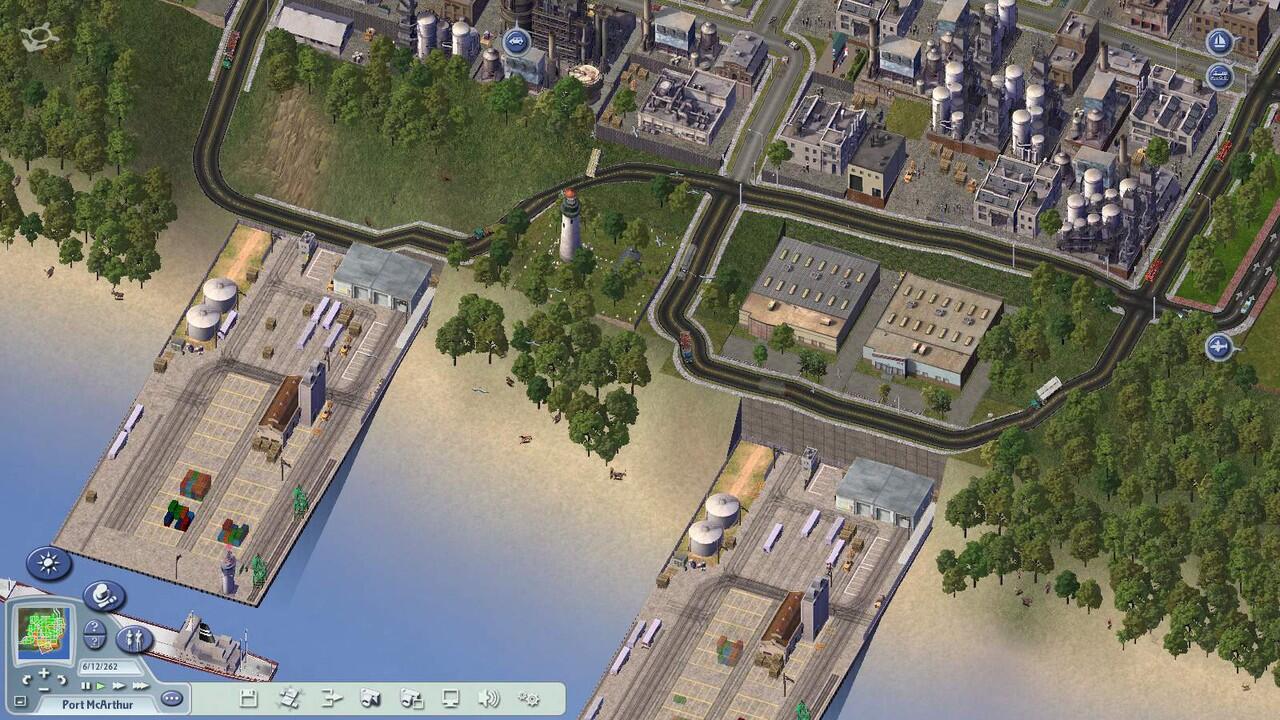Click the question mark query tool

tap(94, 632)
